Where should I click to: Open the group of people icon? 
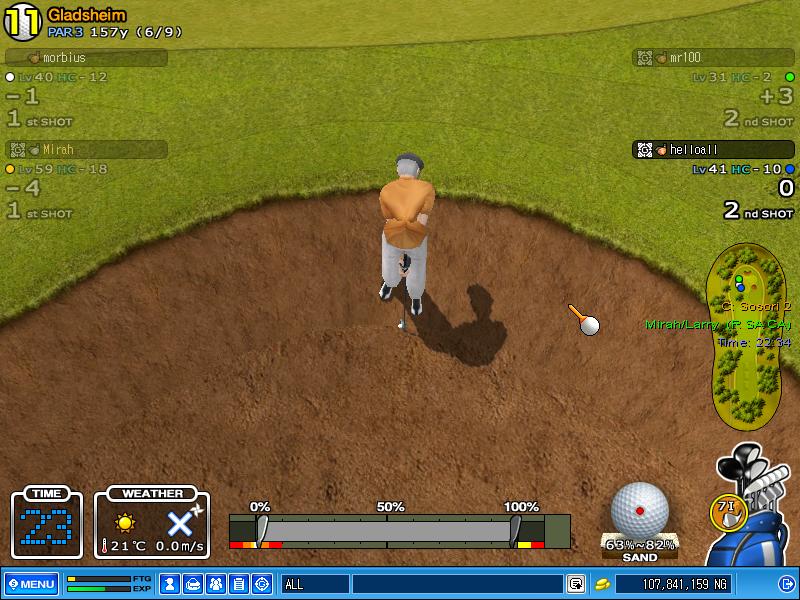[215, 584]
